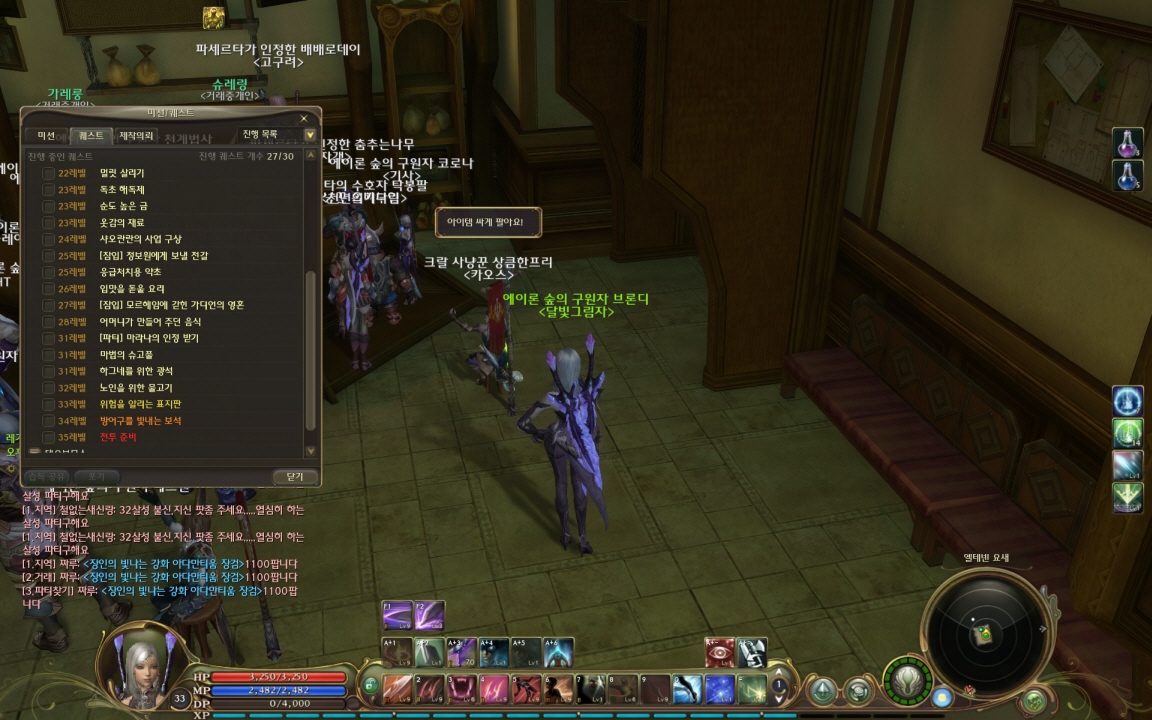Viewport: 1152px width, 720px height.
Task: Use the blue potion quickslot
Action: 1128,176
